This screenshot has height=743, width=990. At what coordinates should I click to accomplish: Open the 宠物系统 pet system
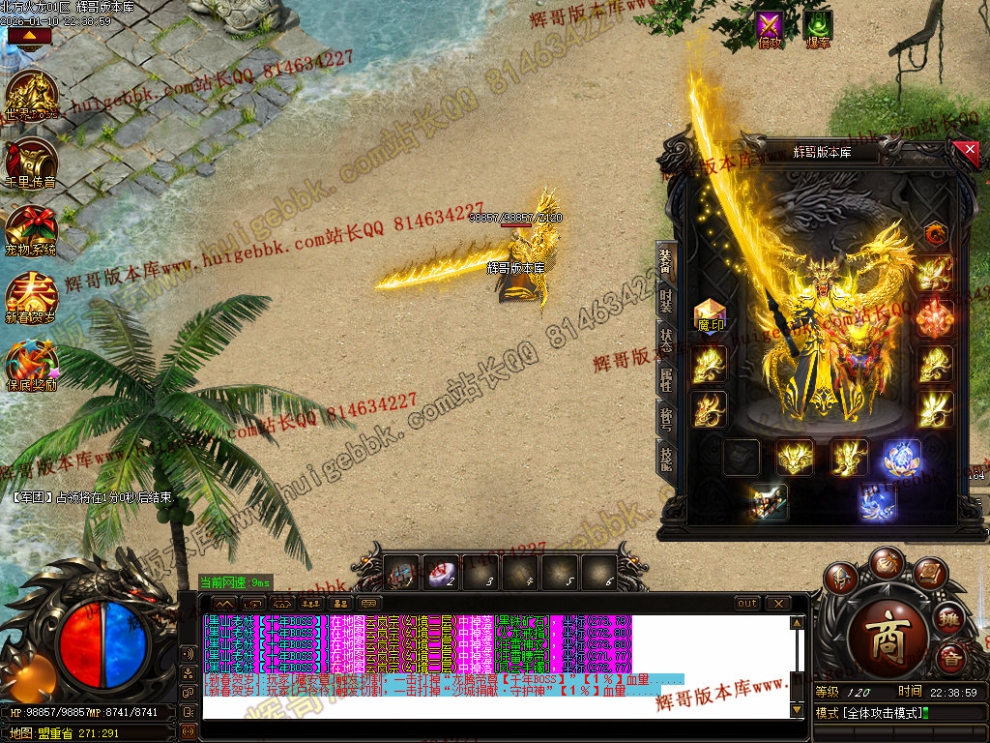pyautogui.click(x=30, y=229)
